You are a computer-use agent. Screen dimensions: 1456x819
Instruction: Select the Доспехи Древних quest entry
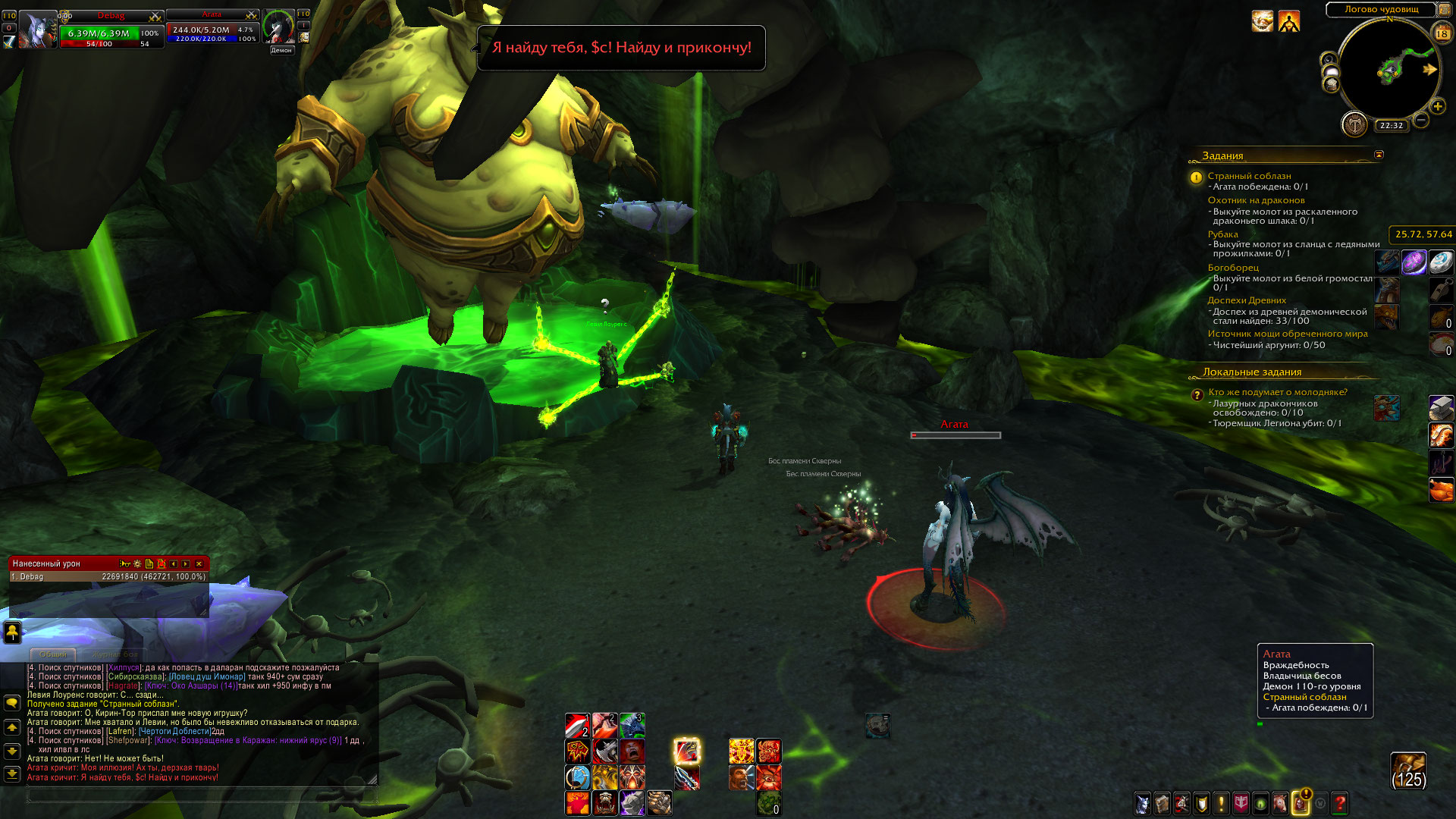[x=1247, y=300]
